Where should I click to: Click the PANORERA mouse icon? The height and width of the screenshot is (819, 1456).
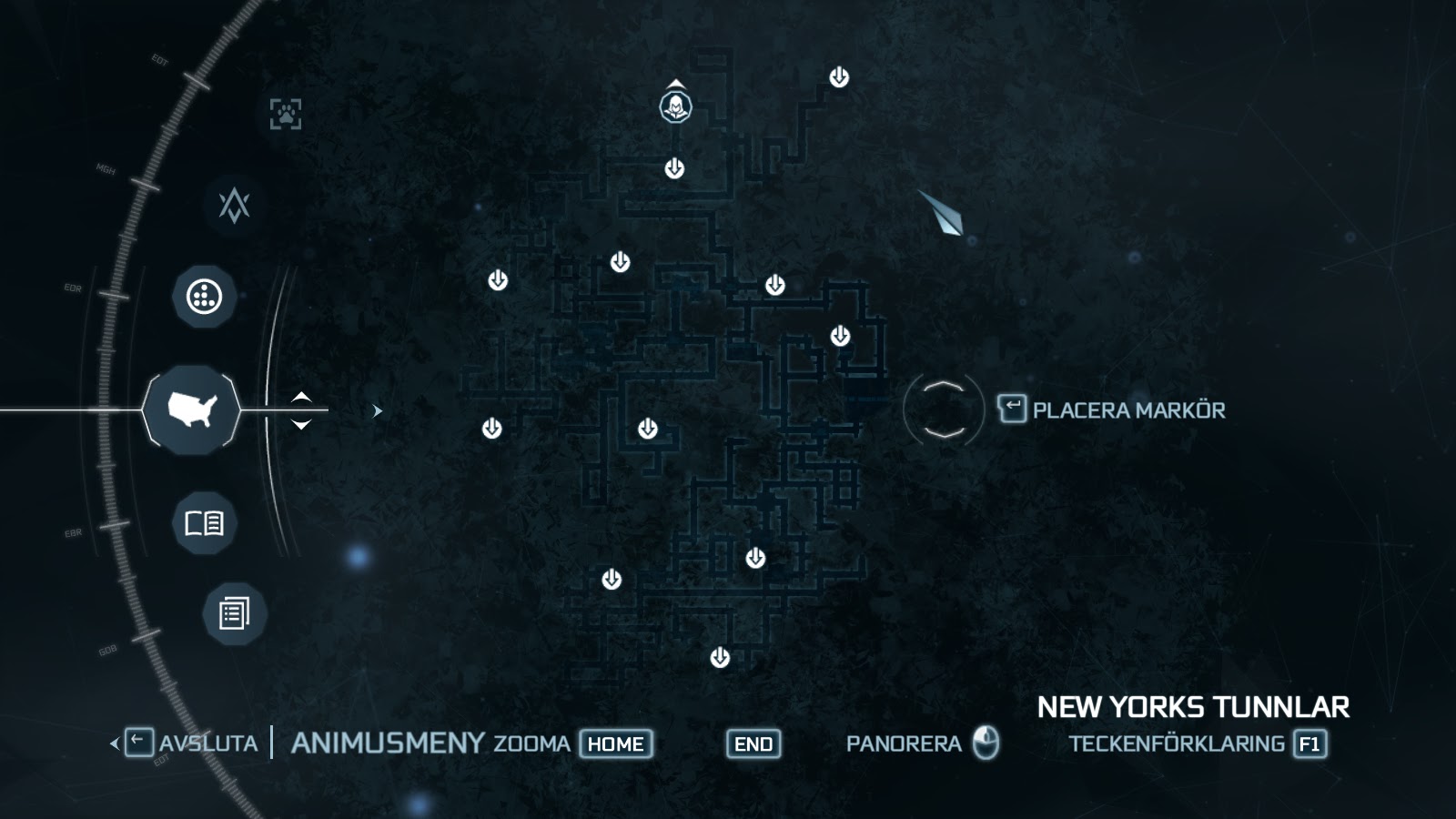[986, 743]
